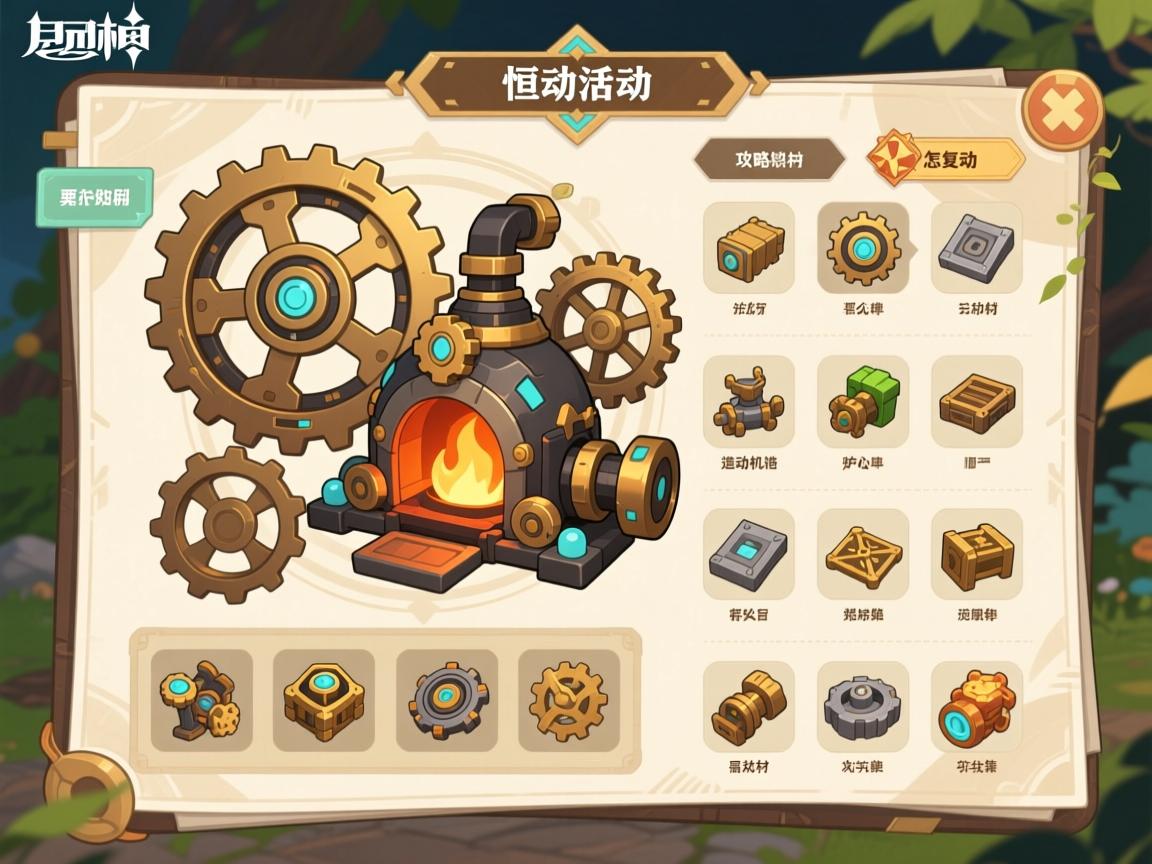Pick the orange bear-shaped device item

[976, 707]
